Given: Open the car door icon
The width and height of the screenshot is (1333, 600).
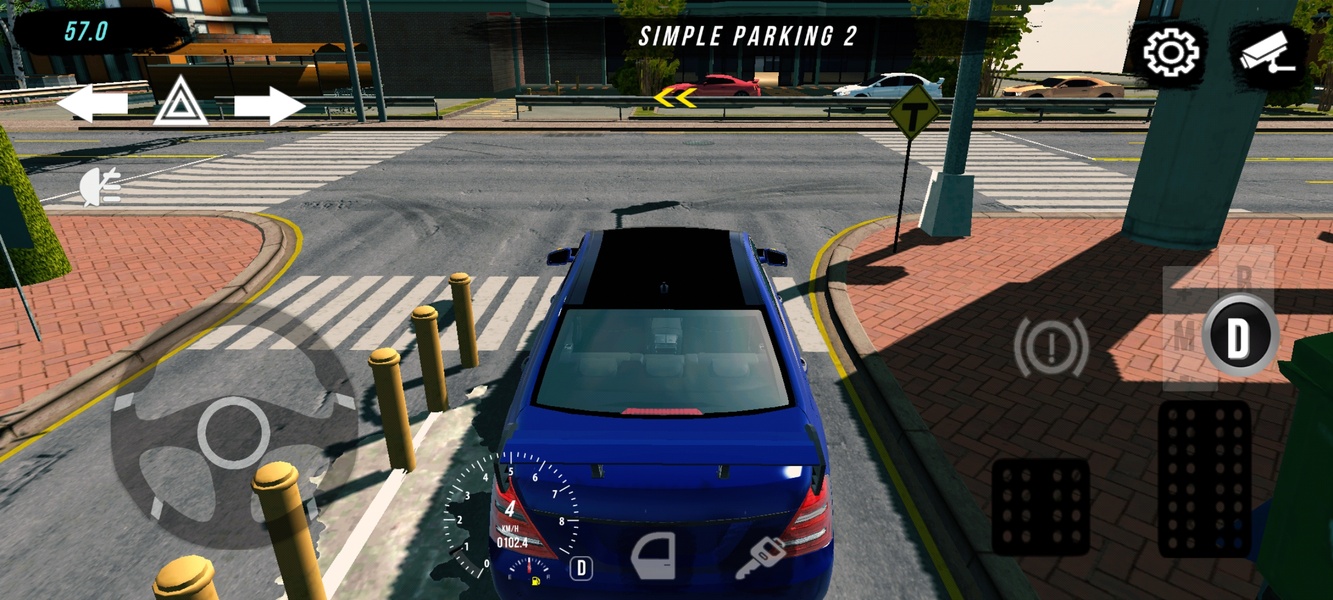Looking at the screenshot, I should [x=654, y=555].
